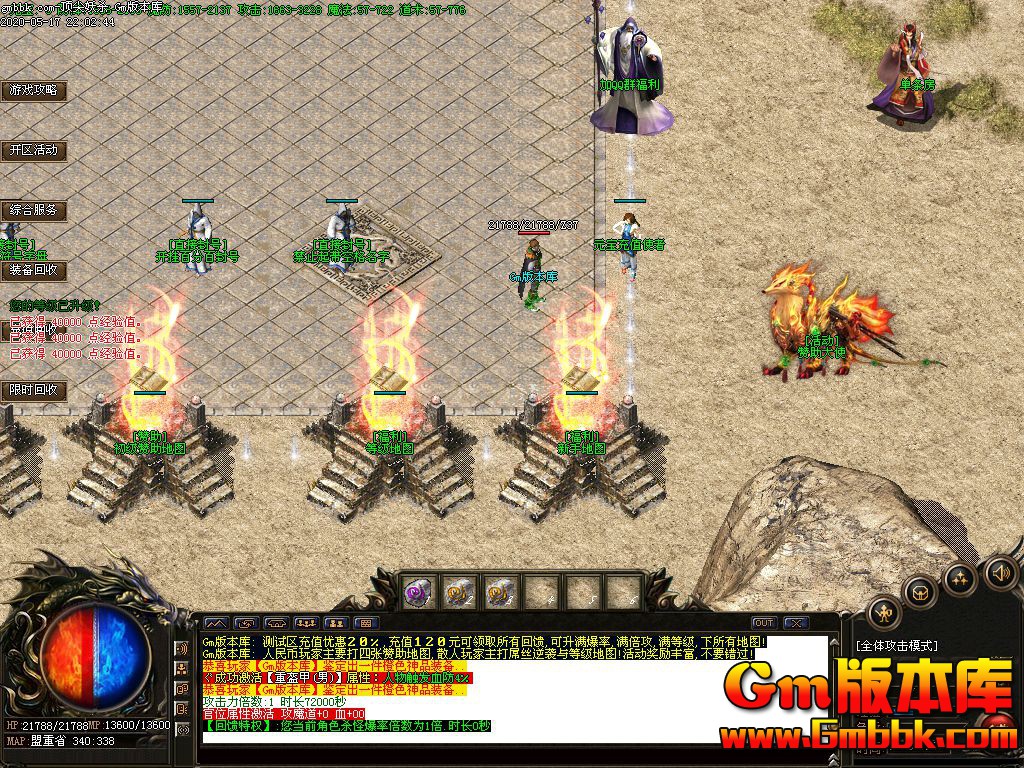
Task: Open the bag via the box icon
Action: tap(919, 592)
